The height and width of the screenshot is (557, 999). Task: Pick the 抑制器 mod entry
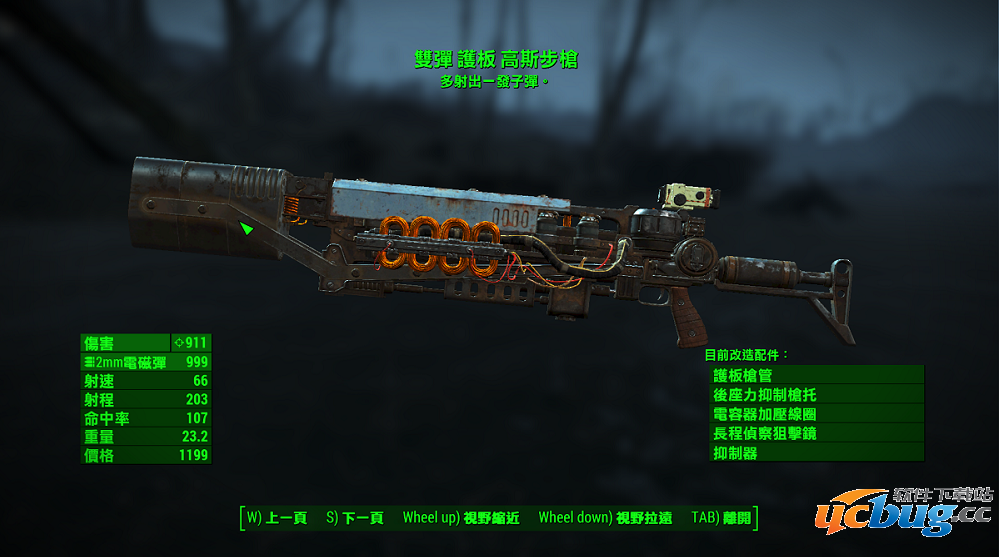coord(816,453)
